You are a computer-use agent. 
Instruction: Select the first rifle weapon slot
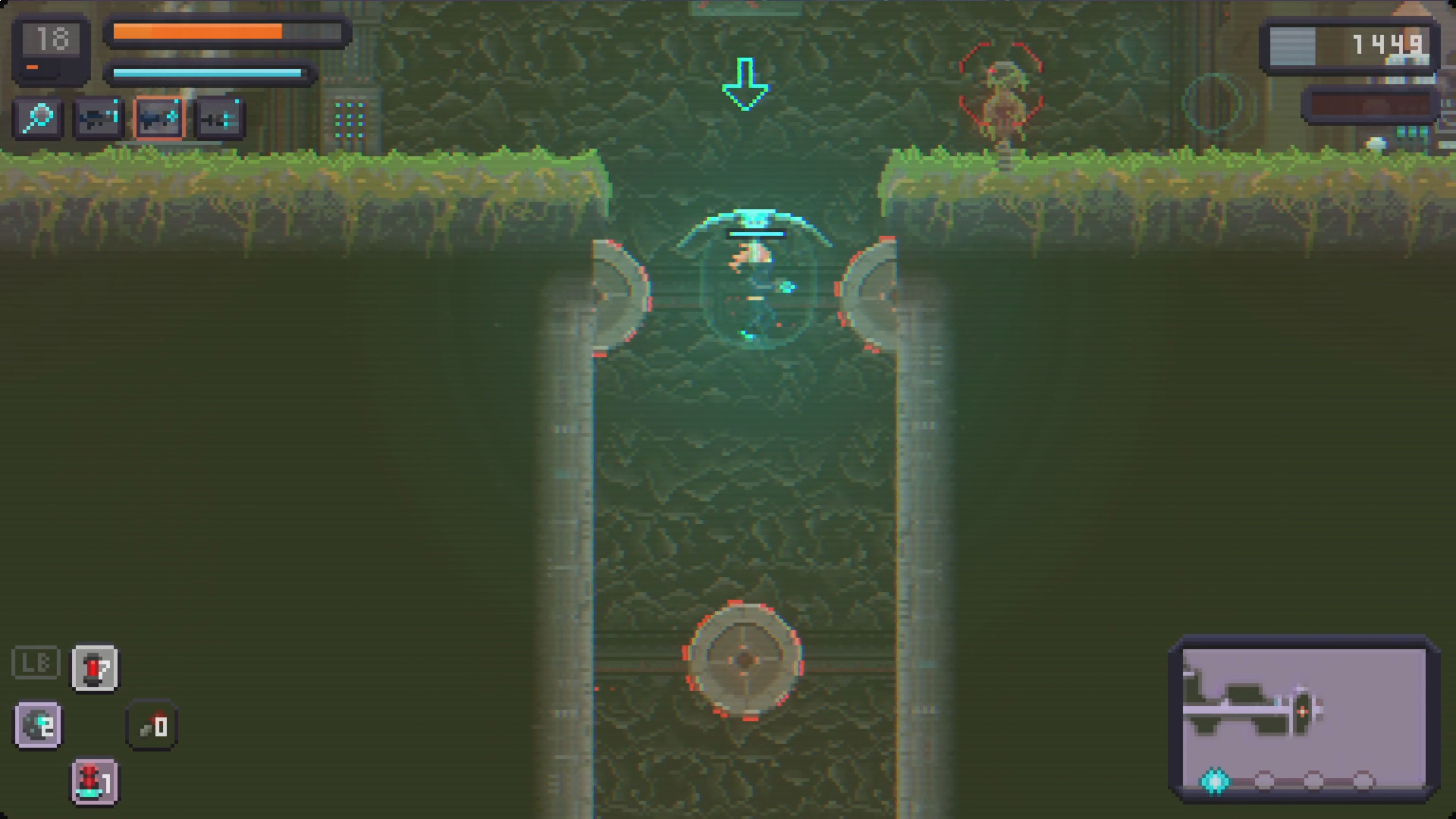[x=98, y=117]
